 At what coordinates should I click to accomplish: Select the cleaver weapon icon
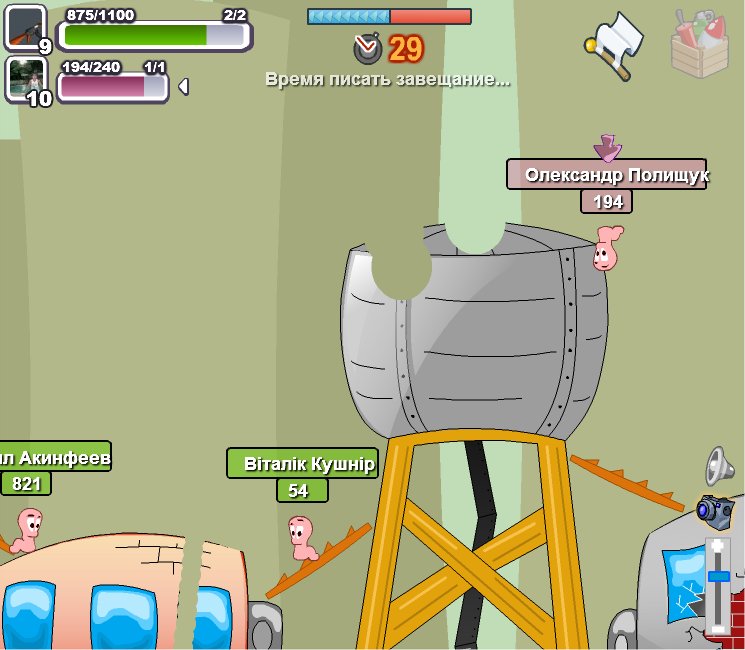tap(615, 44)
